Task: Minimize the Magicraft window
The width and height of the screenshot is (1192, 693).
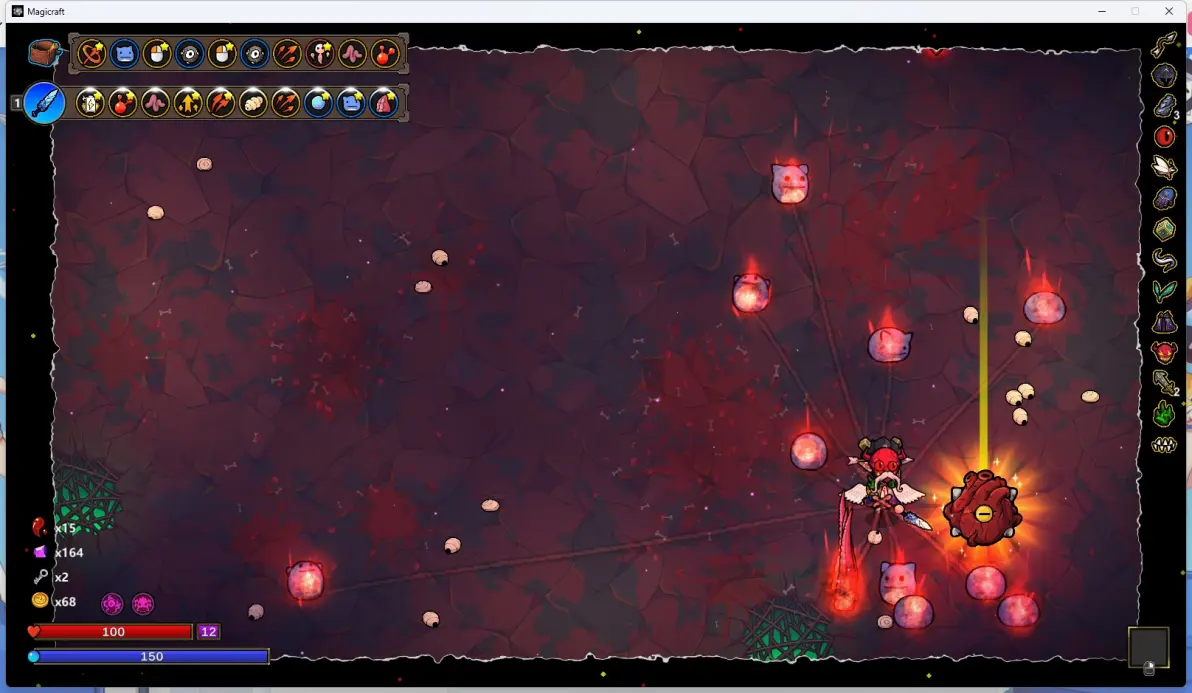Action: click(1101, 11)
